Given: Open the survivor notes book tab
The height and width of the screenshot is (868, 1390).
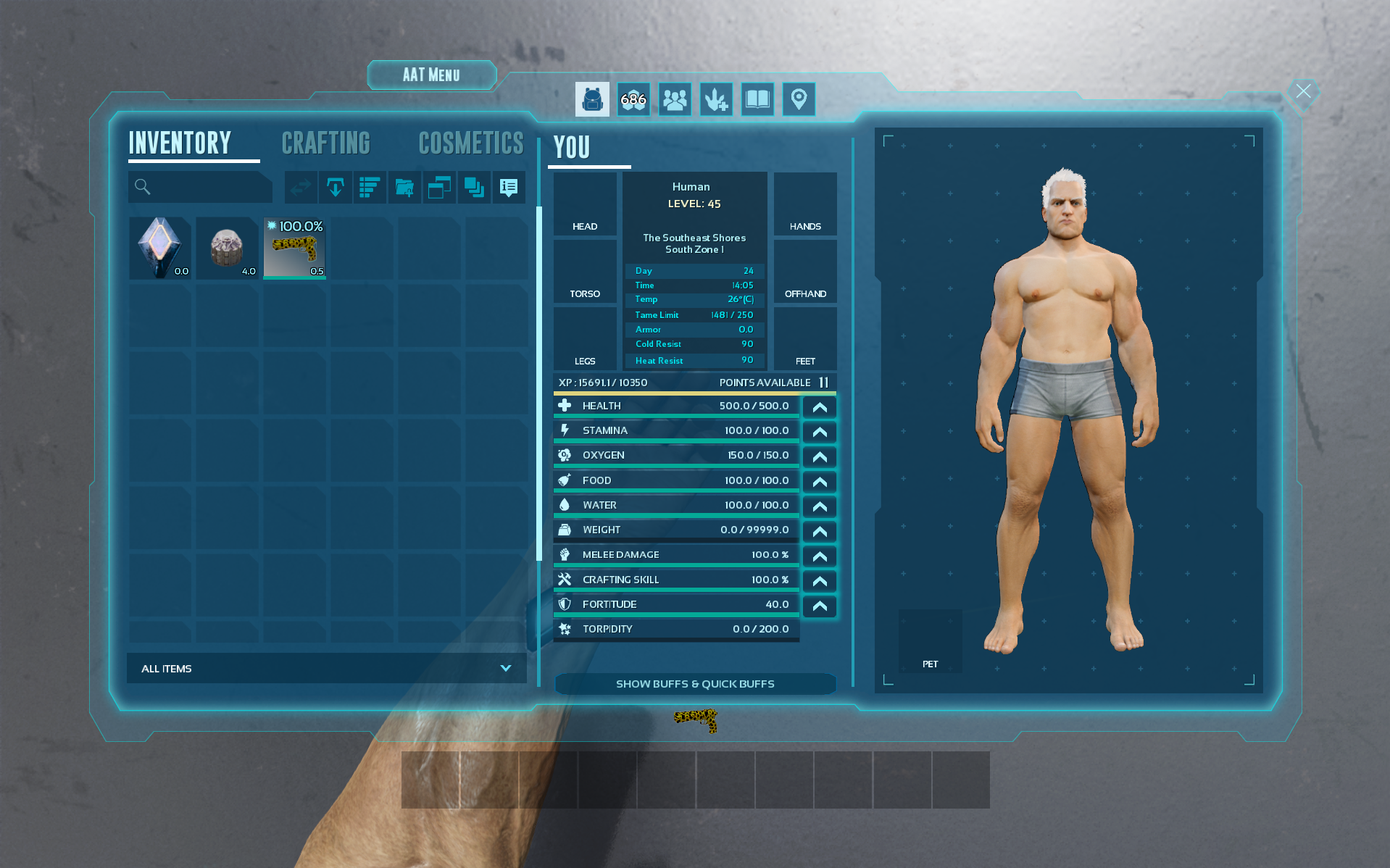Looking at the screenshot, I should (x=757, y=99).
